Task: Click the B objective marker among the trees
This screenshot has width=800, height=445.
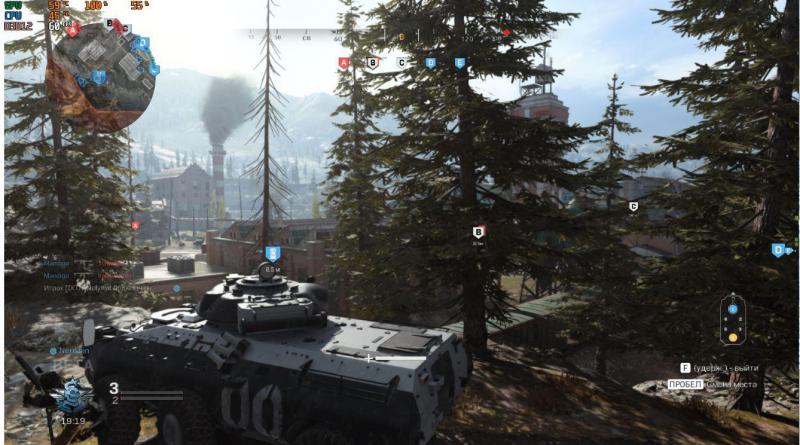Action: point(478,232)
